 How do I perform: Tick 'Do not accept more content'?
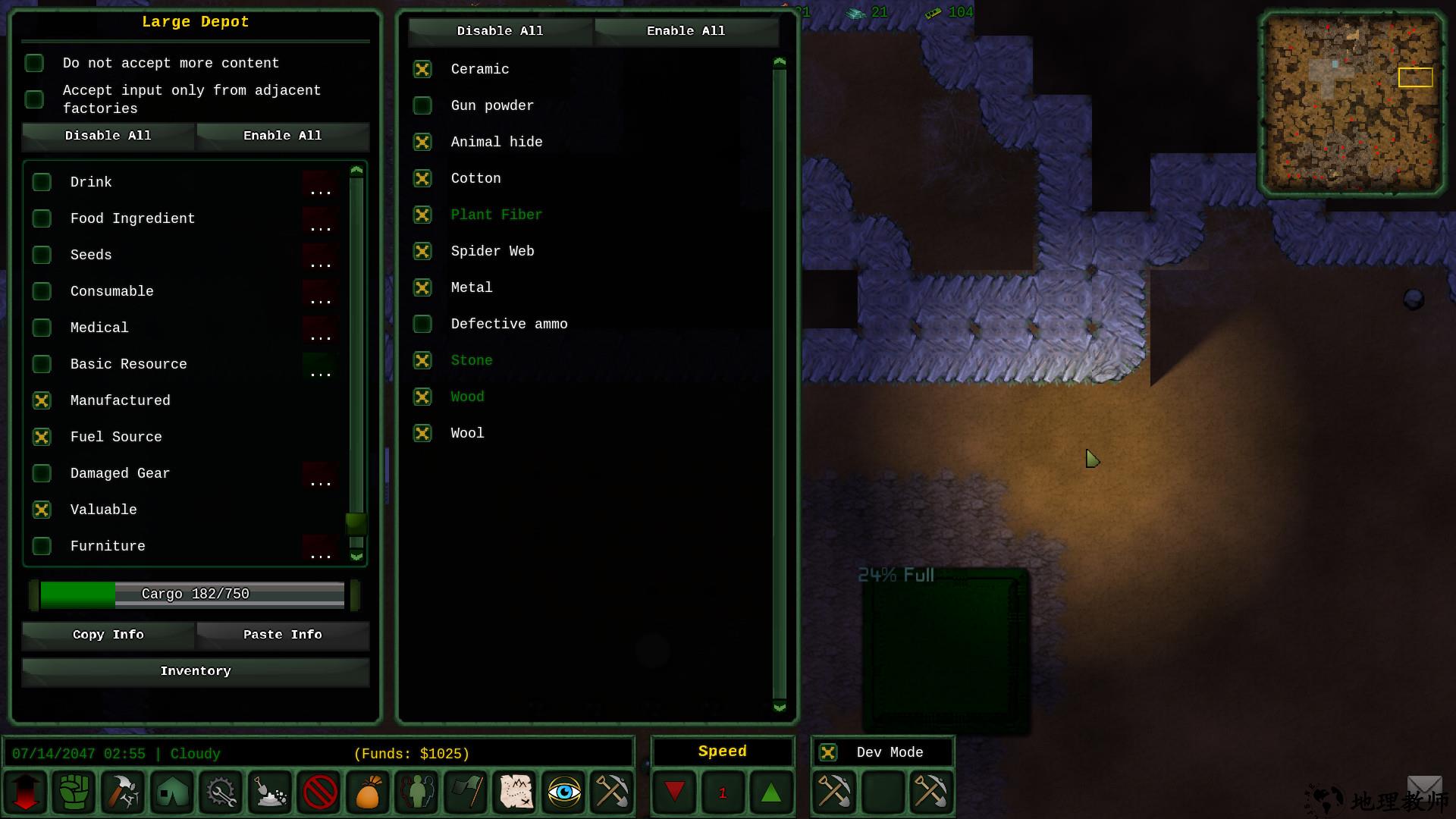point(34,63)
